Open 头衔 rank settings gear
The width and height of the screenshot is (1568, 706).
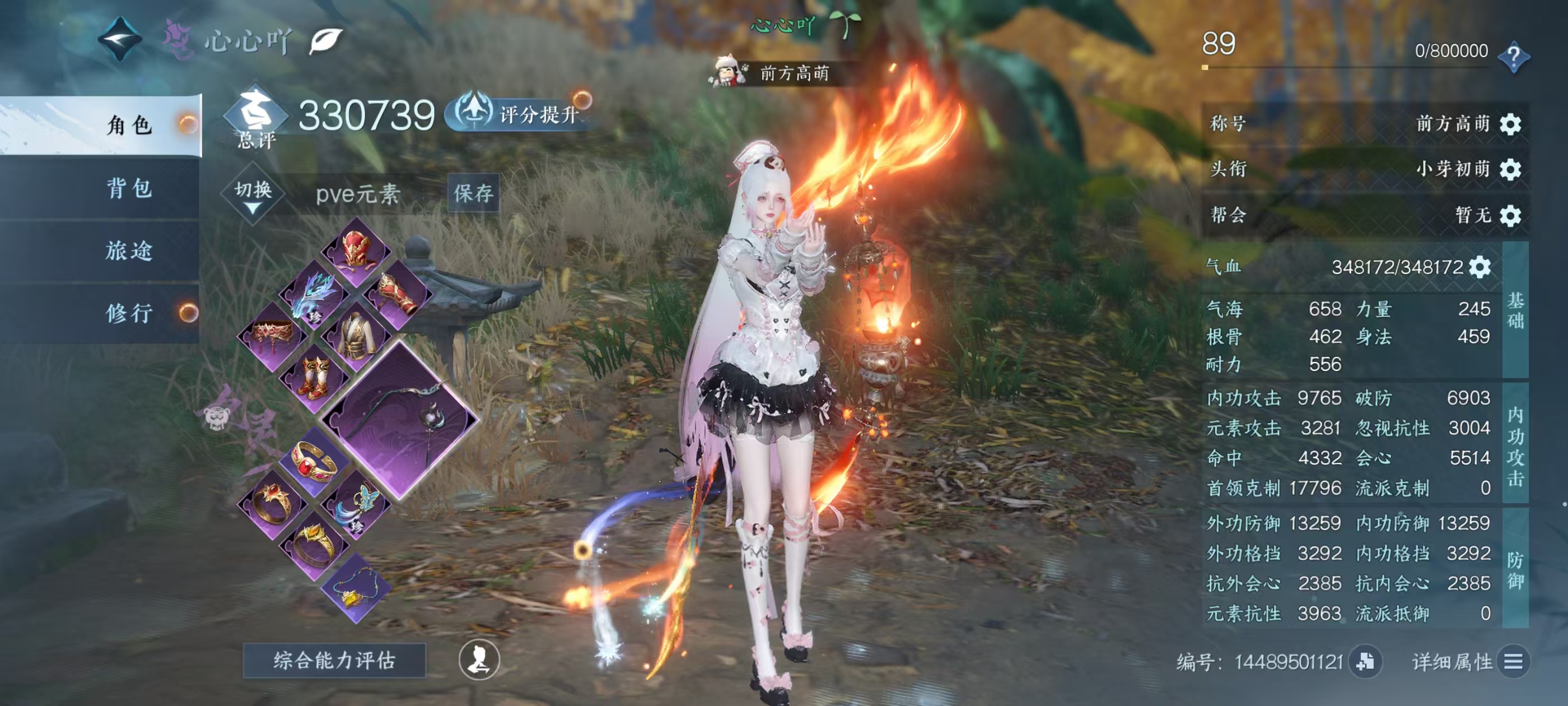pyautogui.click(x=1510, y=169)
